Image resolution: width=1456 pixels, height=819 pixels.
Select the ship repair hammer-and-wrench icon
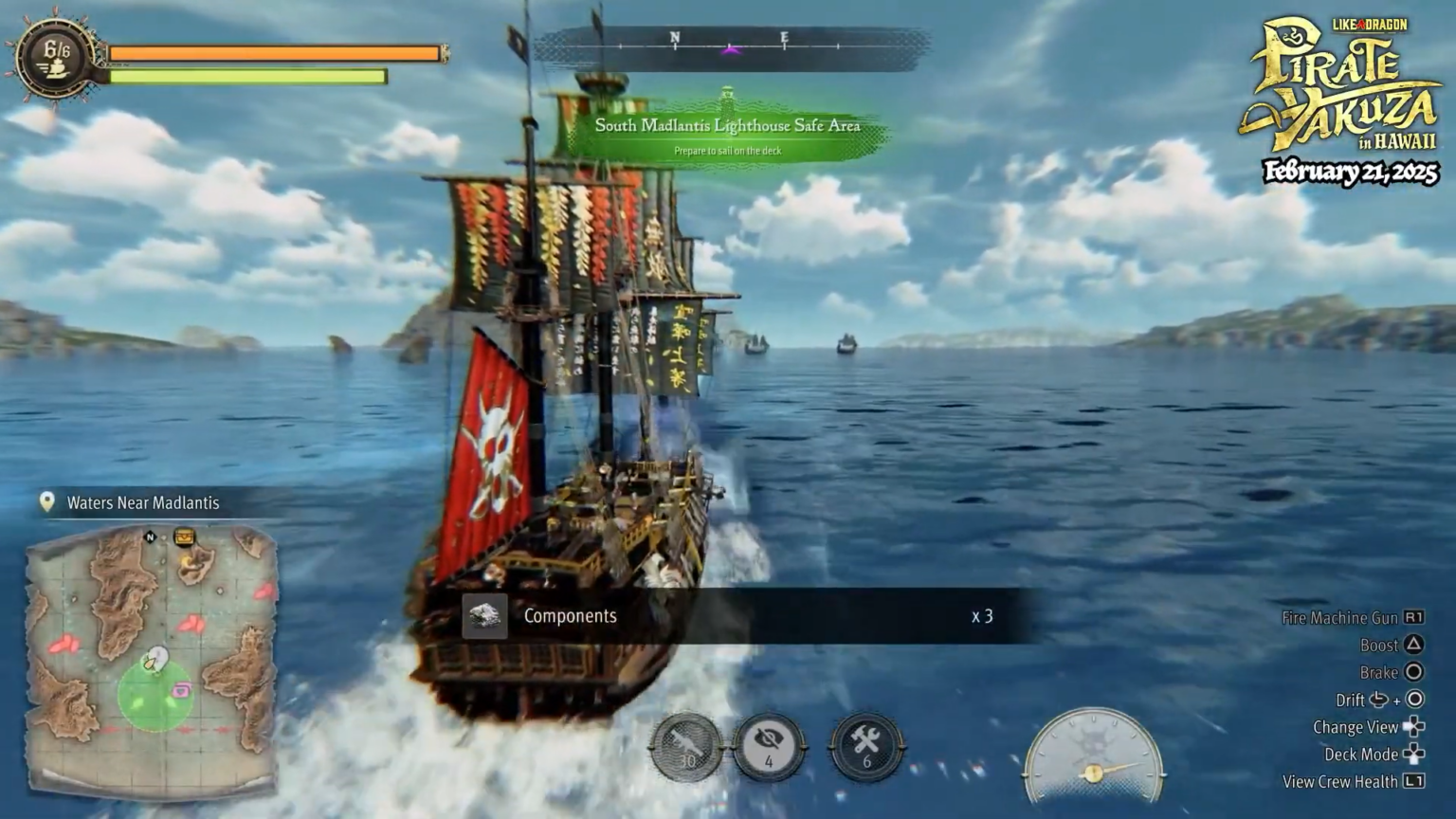click(x=867, y=748)
